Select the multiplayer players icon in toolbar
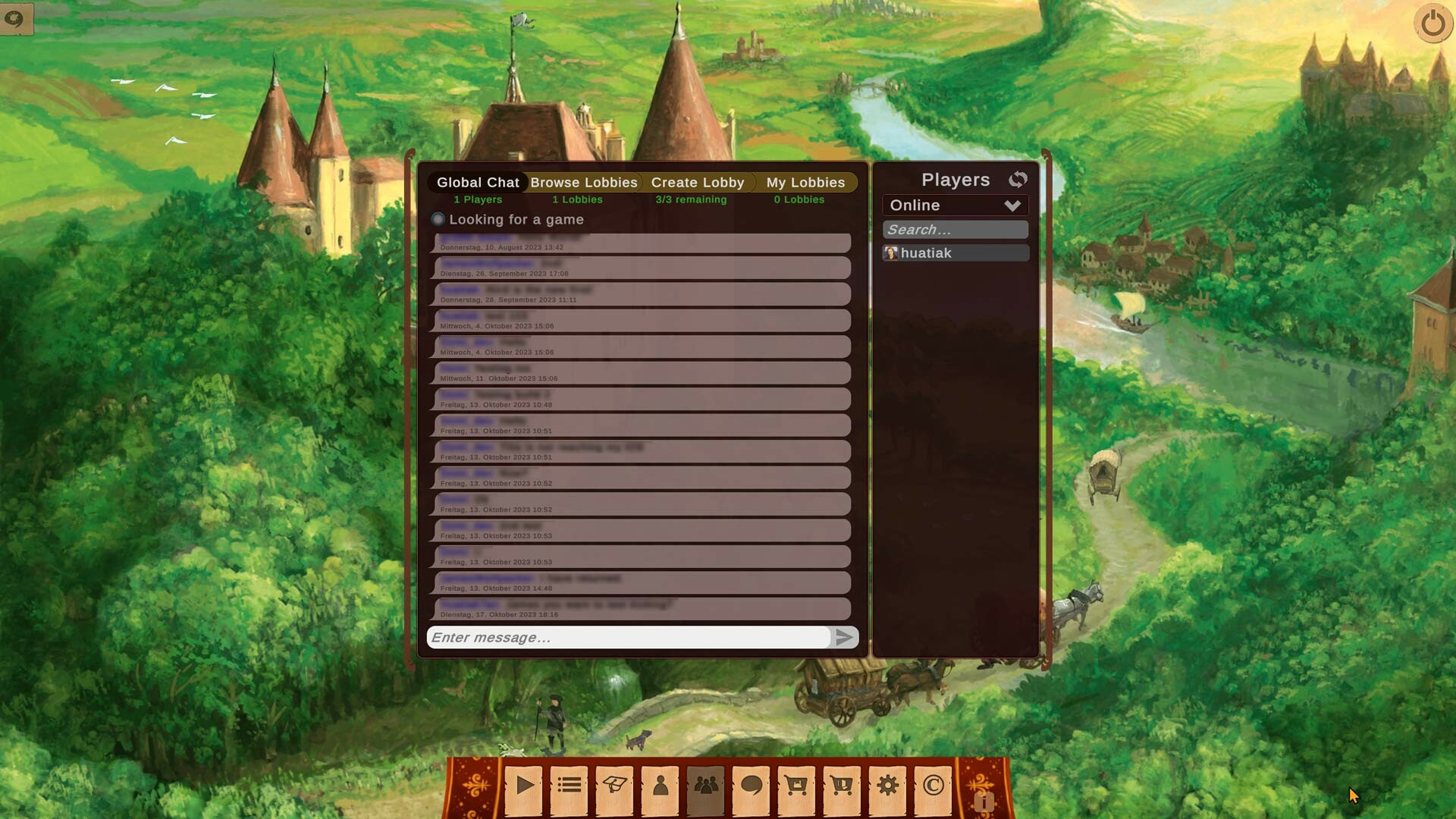The image size is (1456, 819). click(705, 788)
